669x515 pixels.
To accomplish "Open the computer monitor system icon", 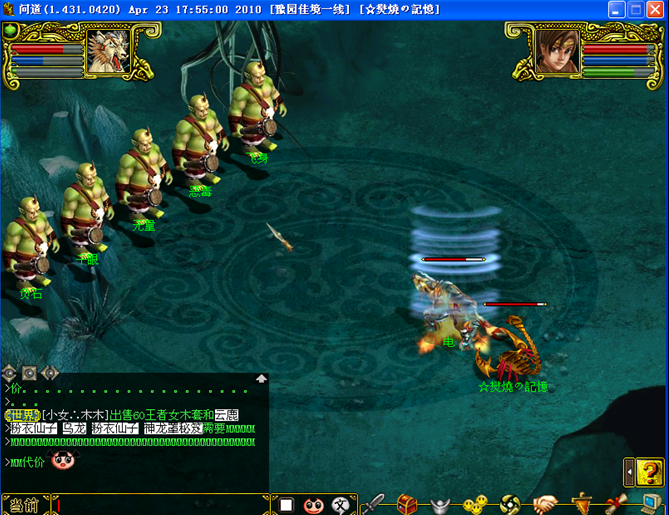I will pyautogui.click(x=650, y=503).
